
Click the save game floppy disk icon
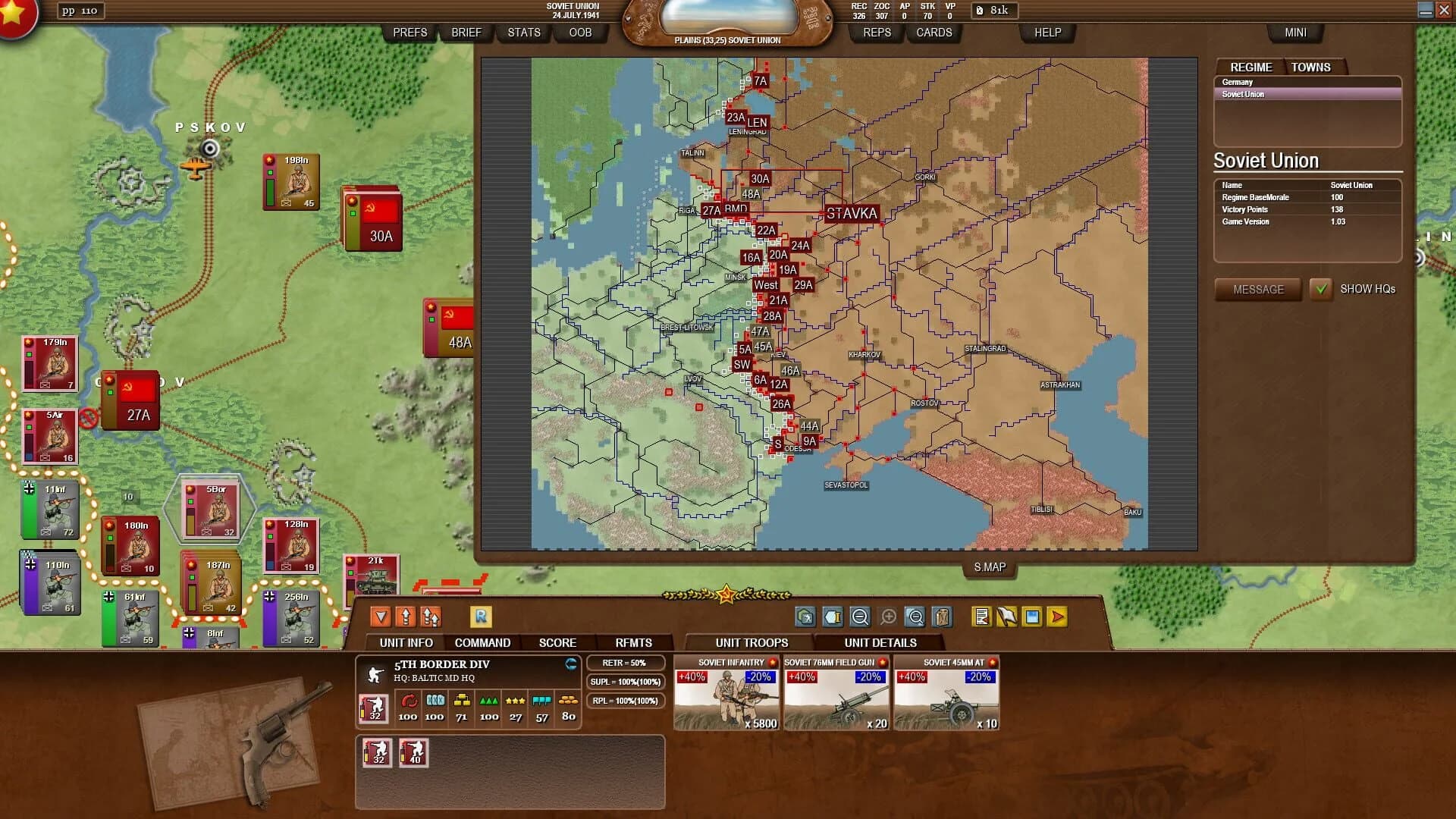(x=1032, y=617)
